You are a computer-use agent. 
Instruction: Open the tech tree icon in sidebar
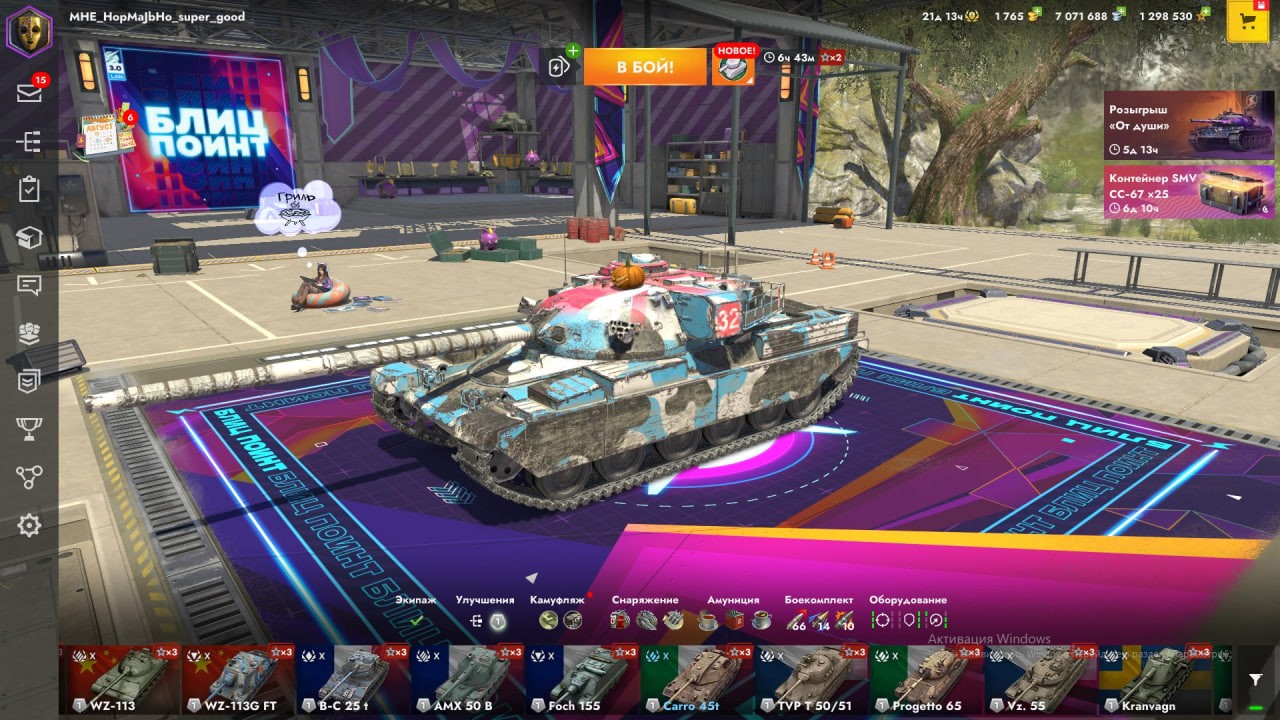click(29, 142)
